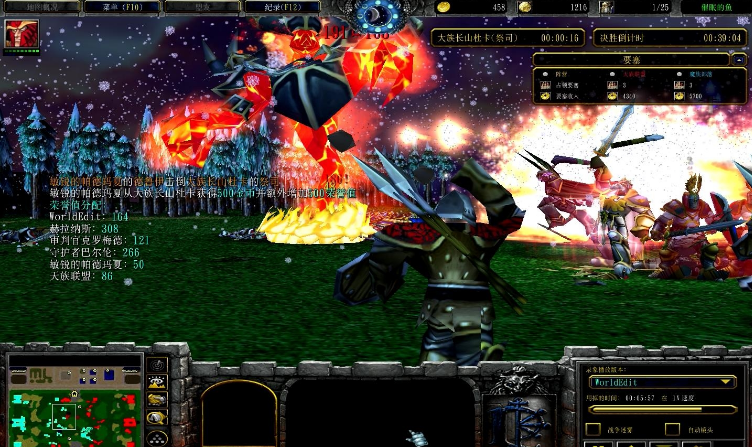This screenshot has width=752, height=447.
Task: Click on the minimap
Action: [70, 404]
